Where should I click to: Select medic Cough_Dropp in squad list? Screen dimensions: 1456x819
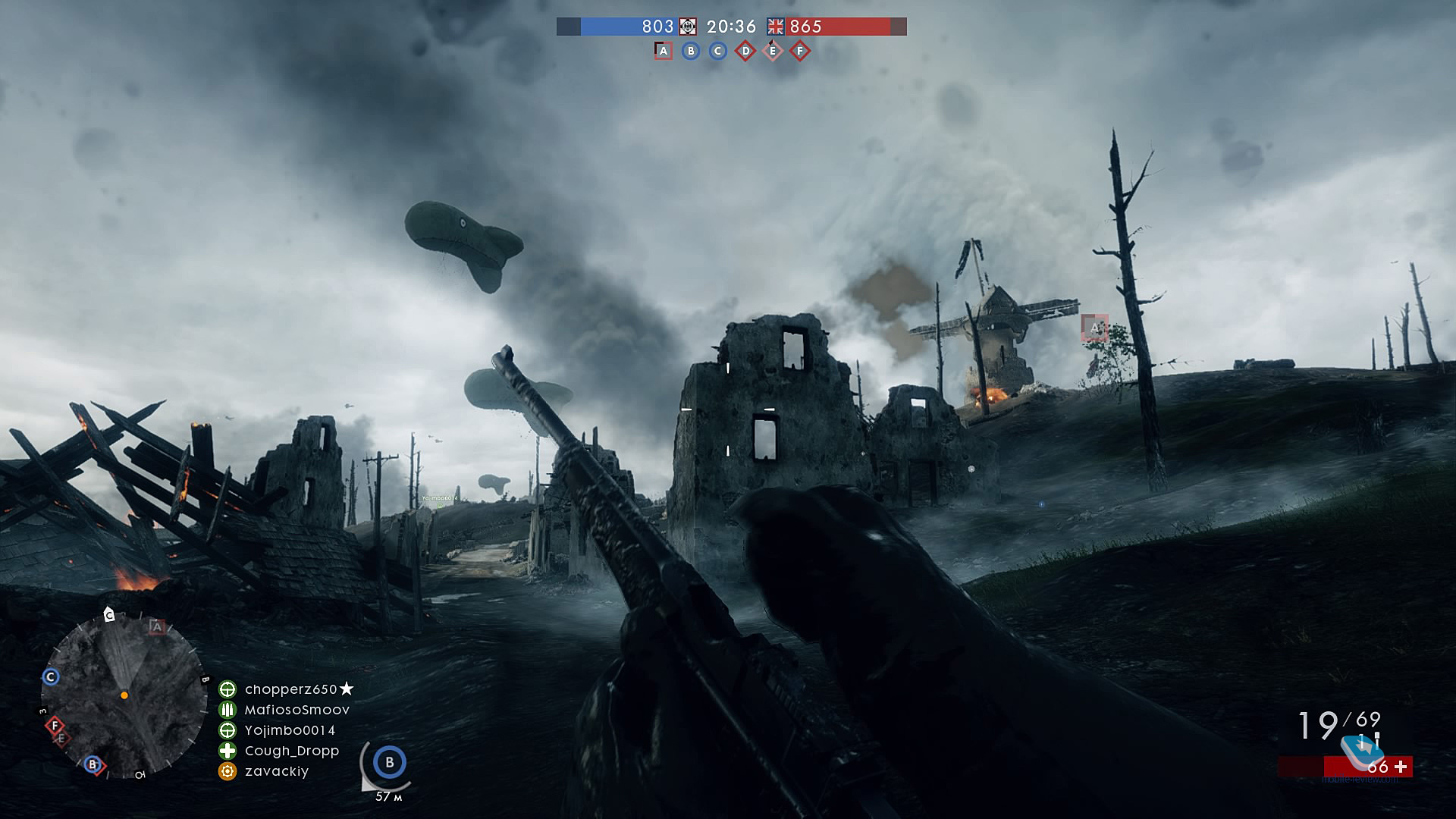[x=291, y=751]
